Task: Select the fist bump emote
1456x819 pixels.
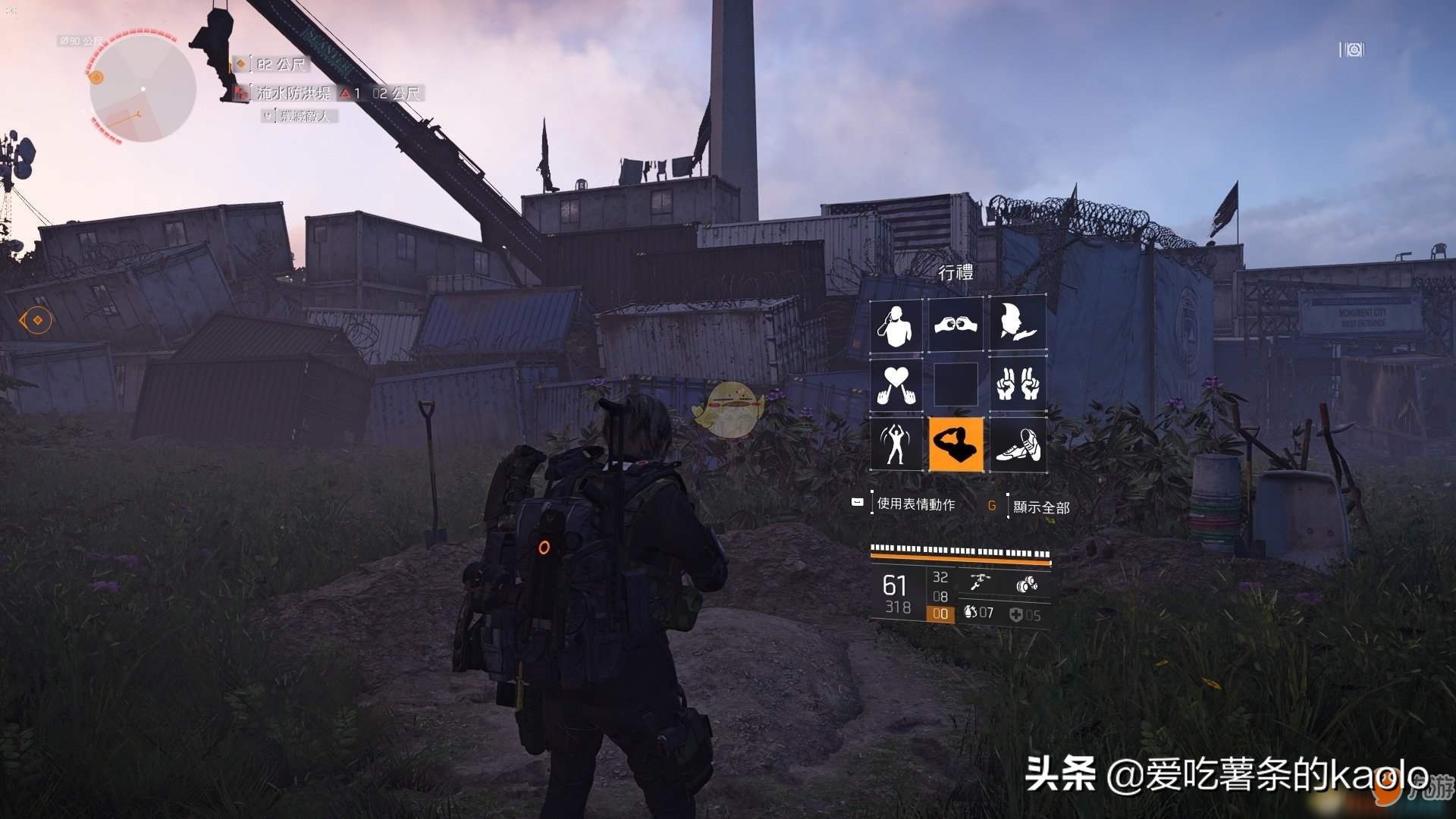Action: (x=955, y=325)
